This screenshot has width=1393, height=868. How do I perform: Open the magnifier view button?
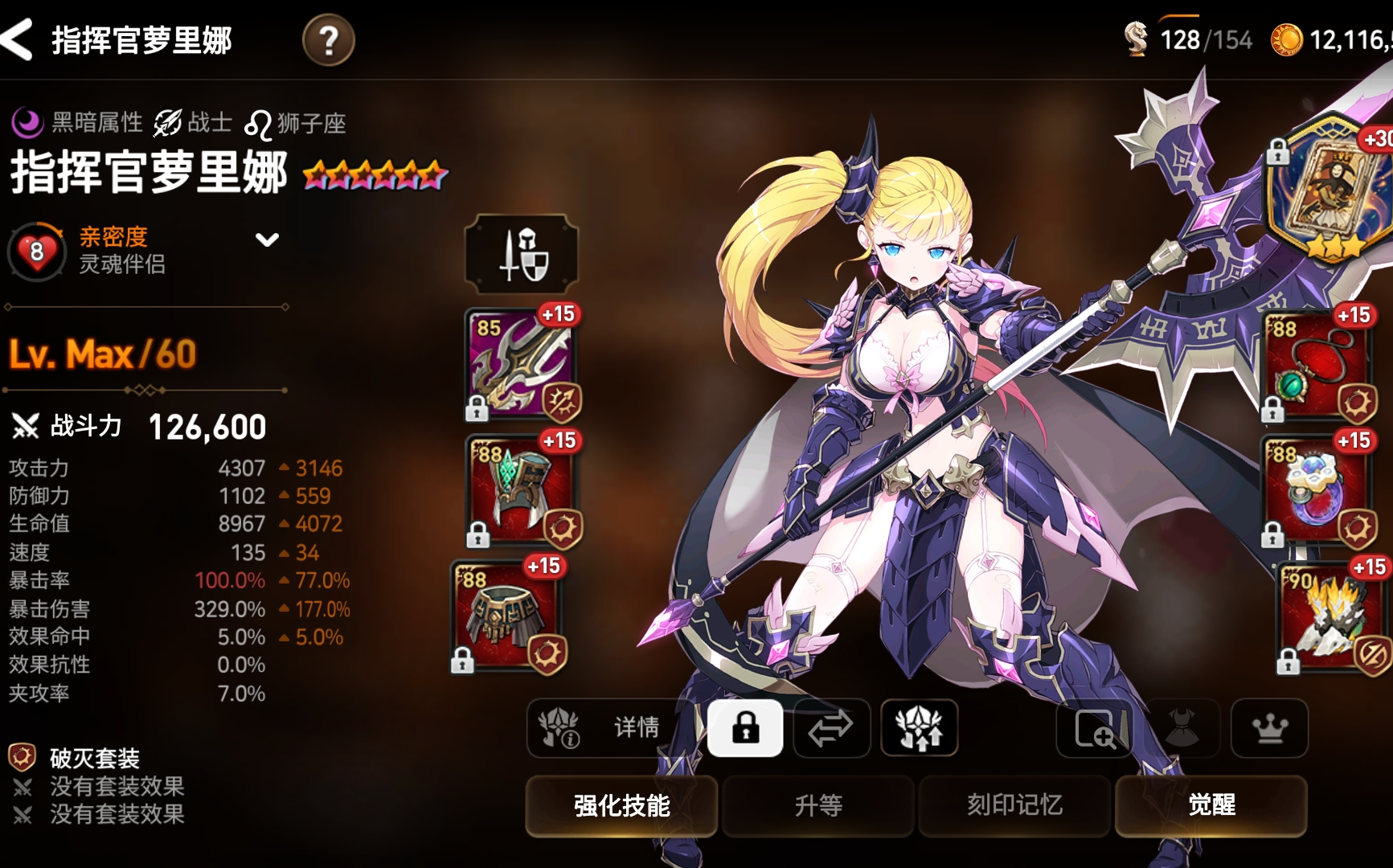tap(1094, 728)
